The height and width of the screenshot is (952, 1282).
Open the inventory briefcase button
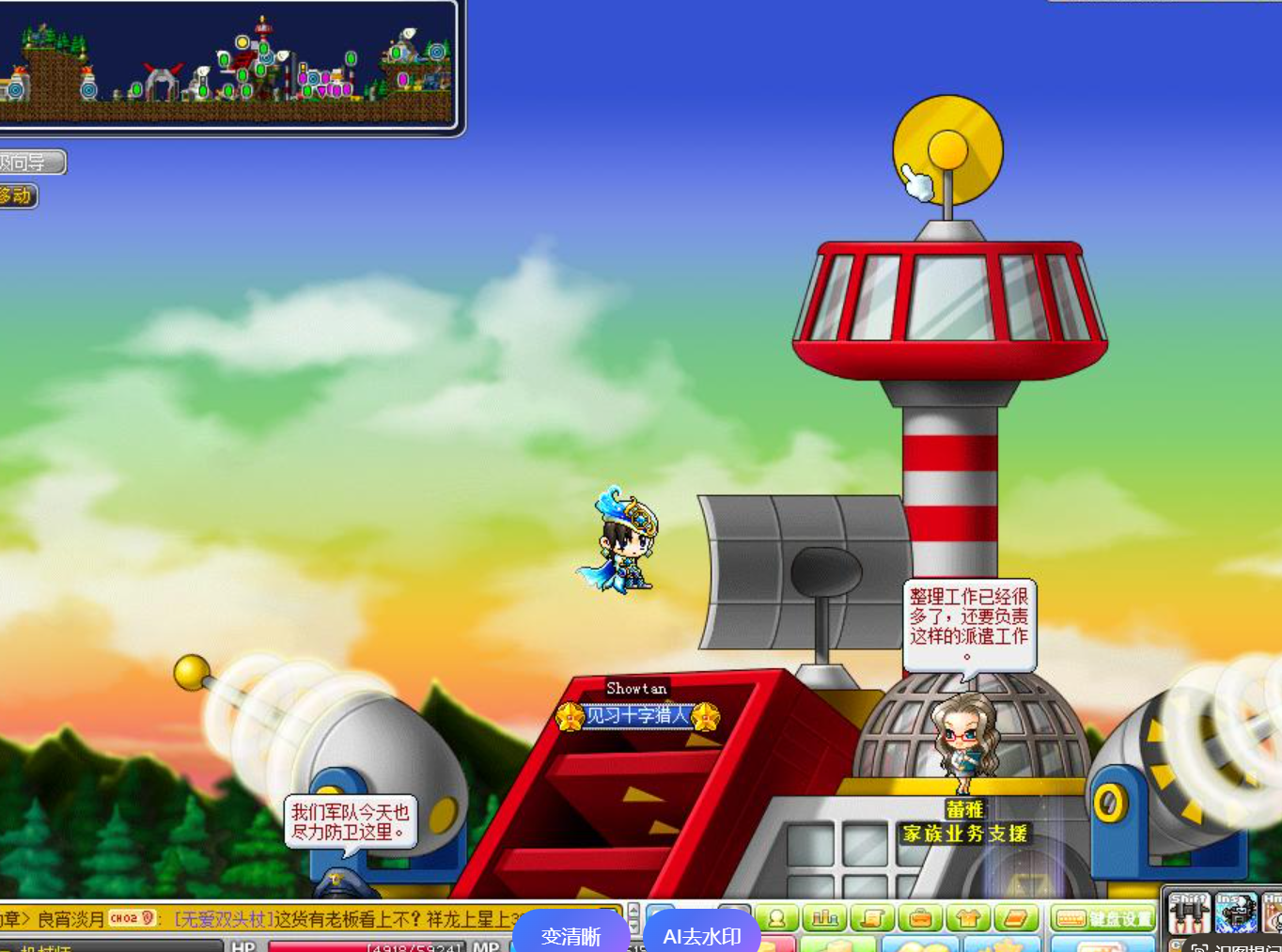(920, 918)
